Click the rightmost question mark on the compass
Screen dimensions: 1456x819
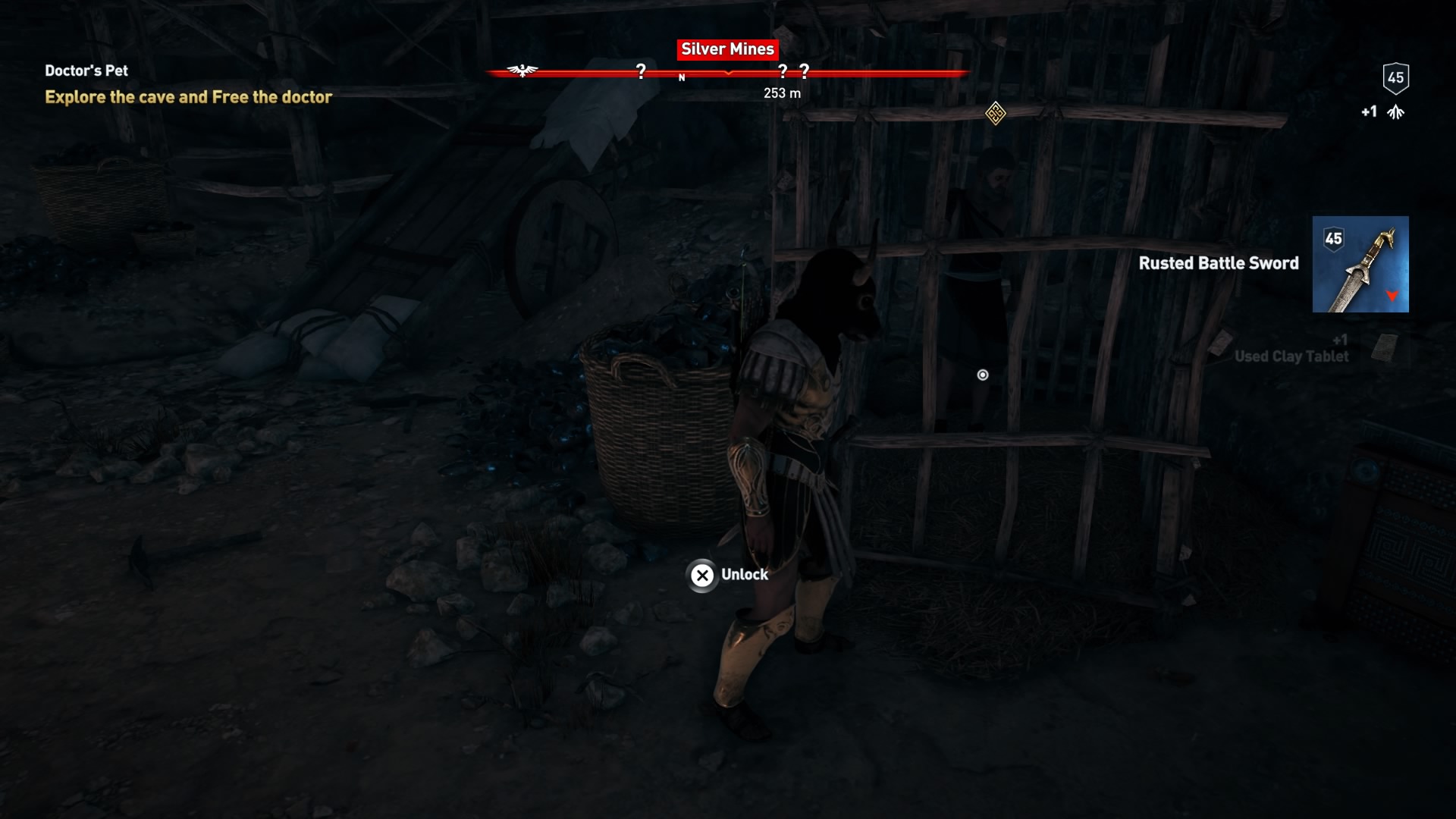click(805, 71)
